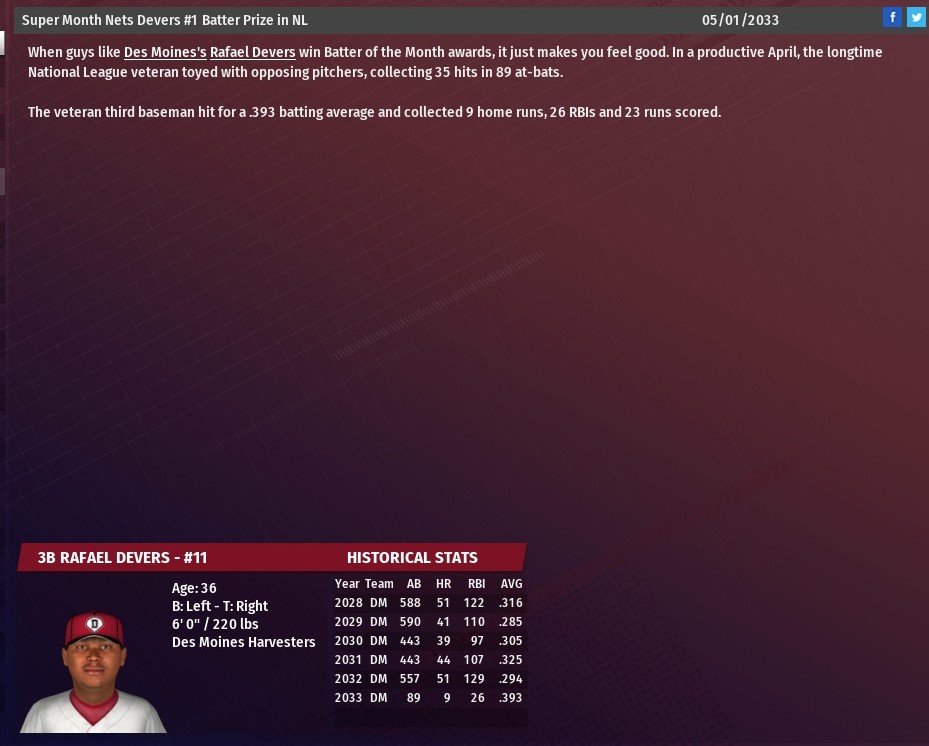Open Rafael Devers player link
The height and width of the screenshot is (746, 929).
click(252, 52)
